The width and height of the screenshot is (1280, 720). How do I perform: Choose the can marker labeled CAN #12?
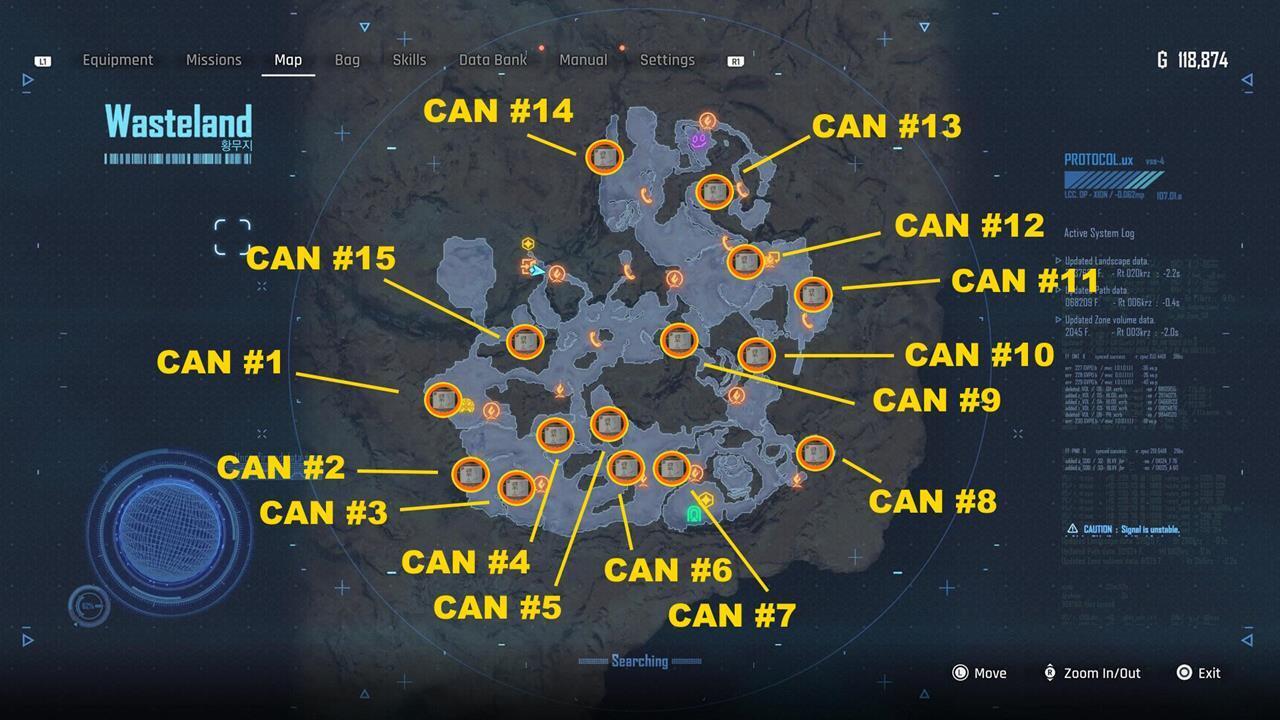(x=746, y=262)
